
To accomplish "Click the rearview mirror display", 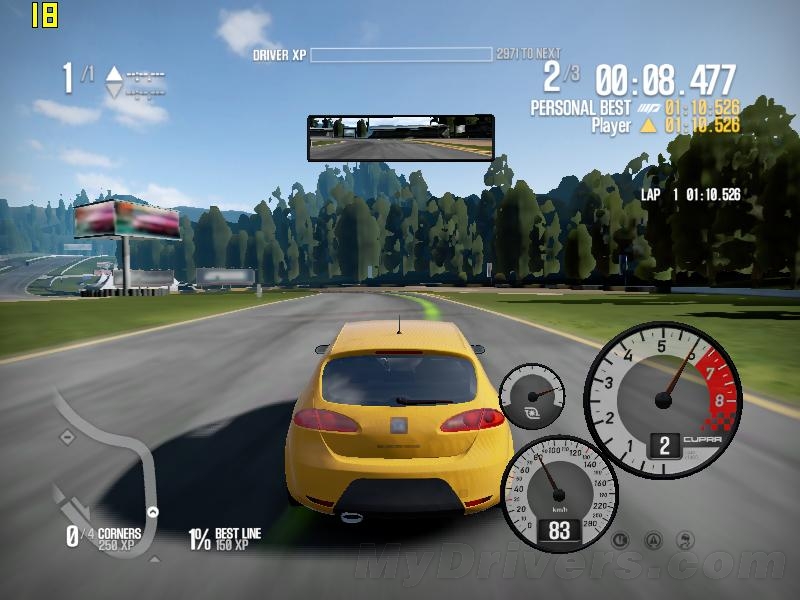I will point(400,137).
